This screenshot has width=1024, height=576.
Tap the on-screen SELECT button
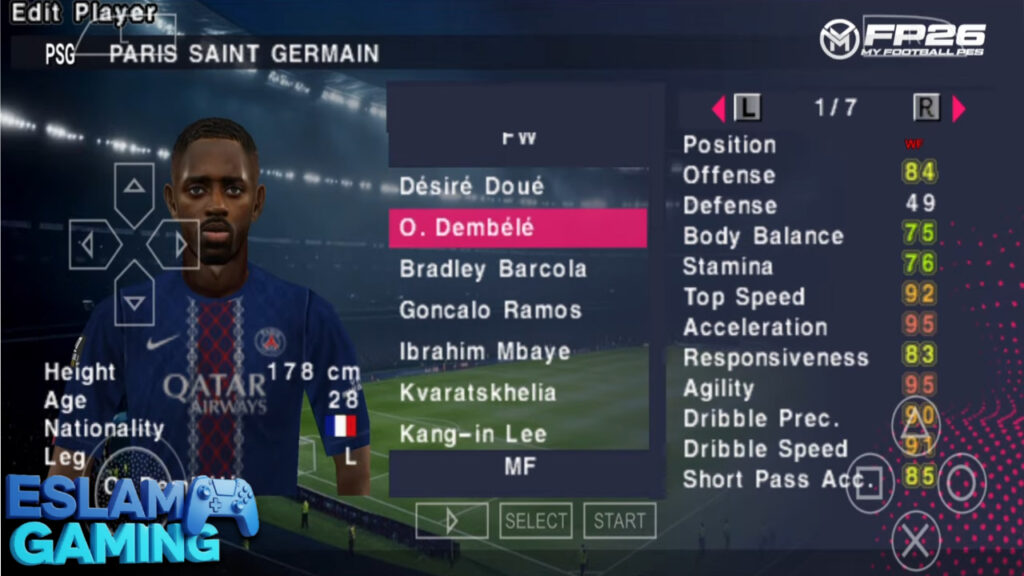point(536,521)
